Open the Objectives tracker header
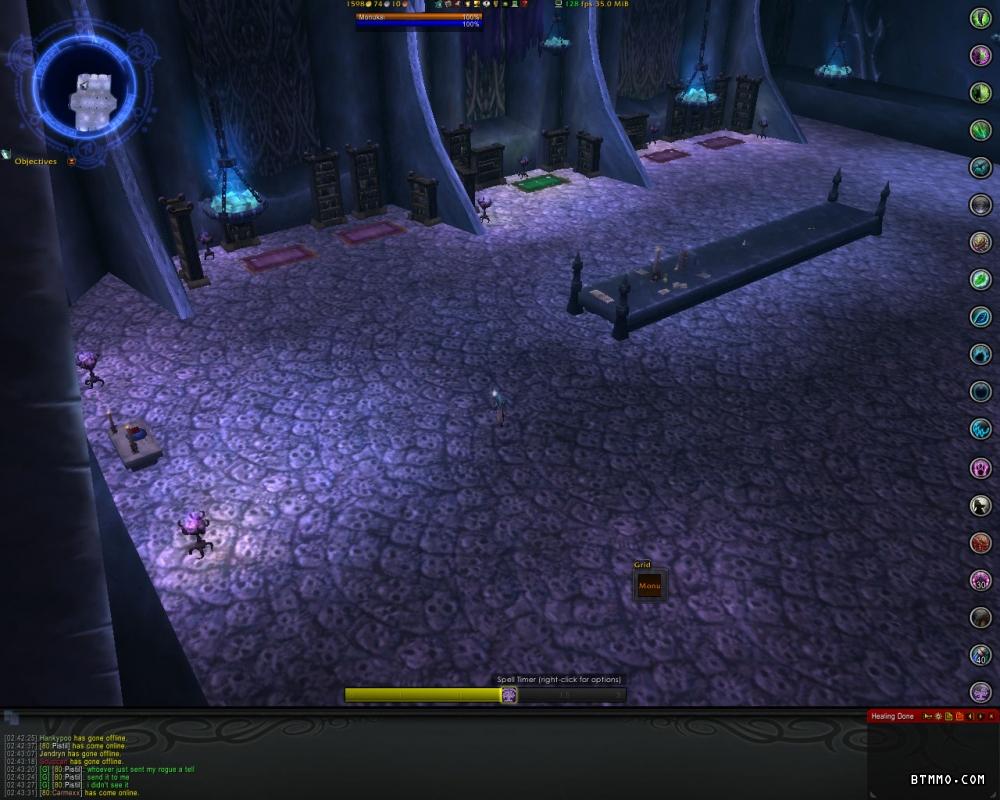The width and height of the screenshot is (1000, 800). 36,161
